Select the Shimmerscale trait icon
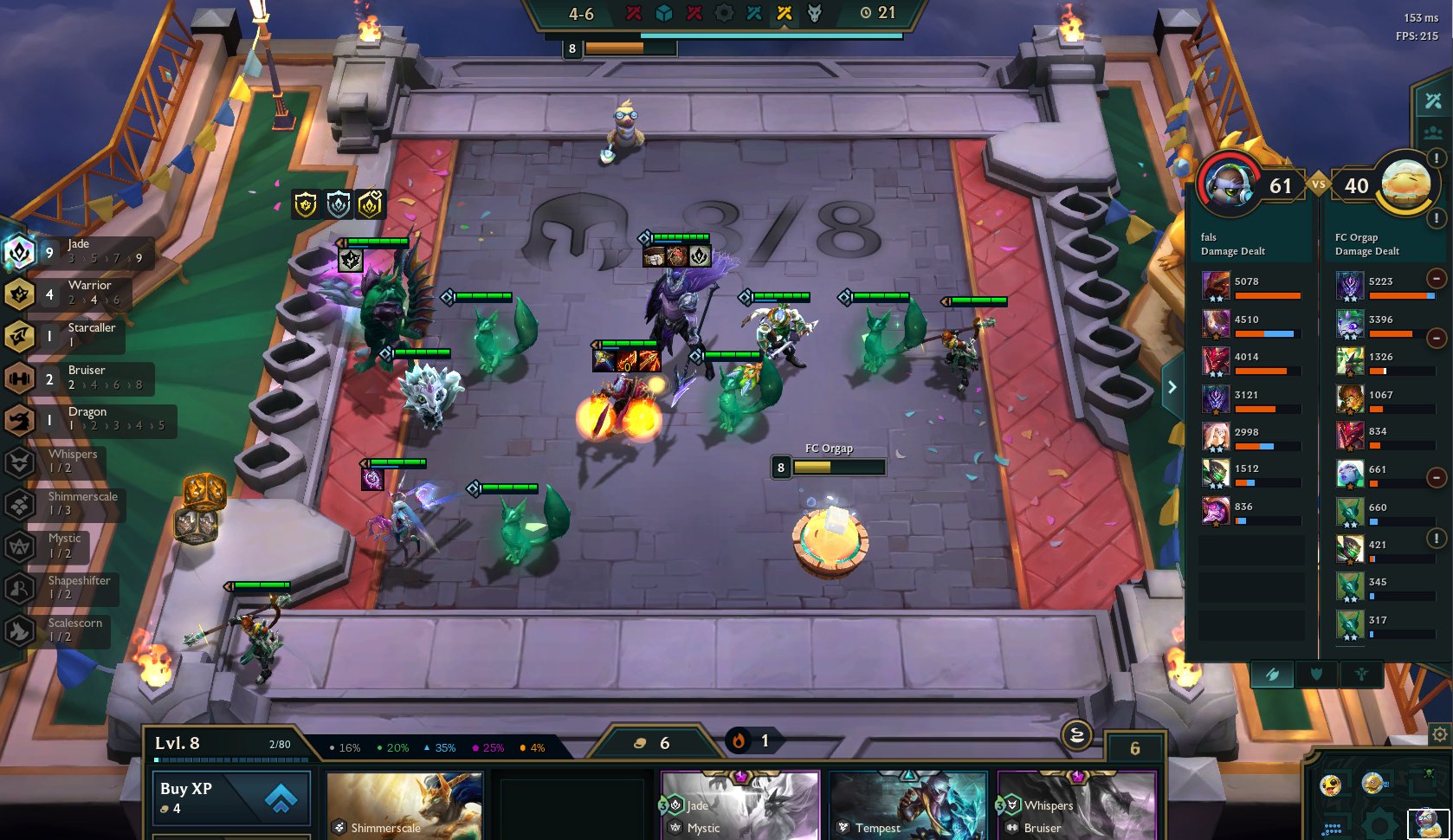 pos(20,505)
